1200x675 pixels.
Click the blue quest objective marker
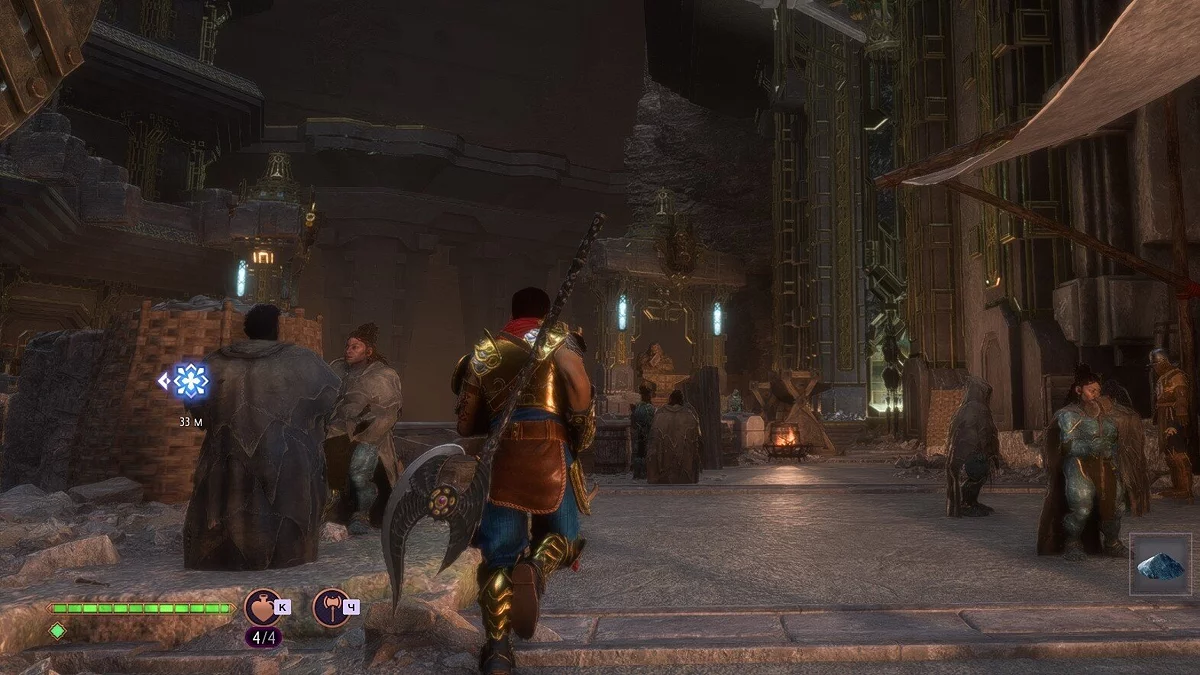click(x=188, y=381)
